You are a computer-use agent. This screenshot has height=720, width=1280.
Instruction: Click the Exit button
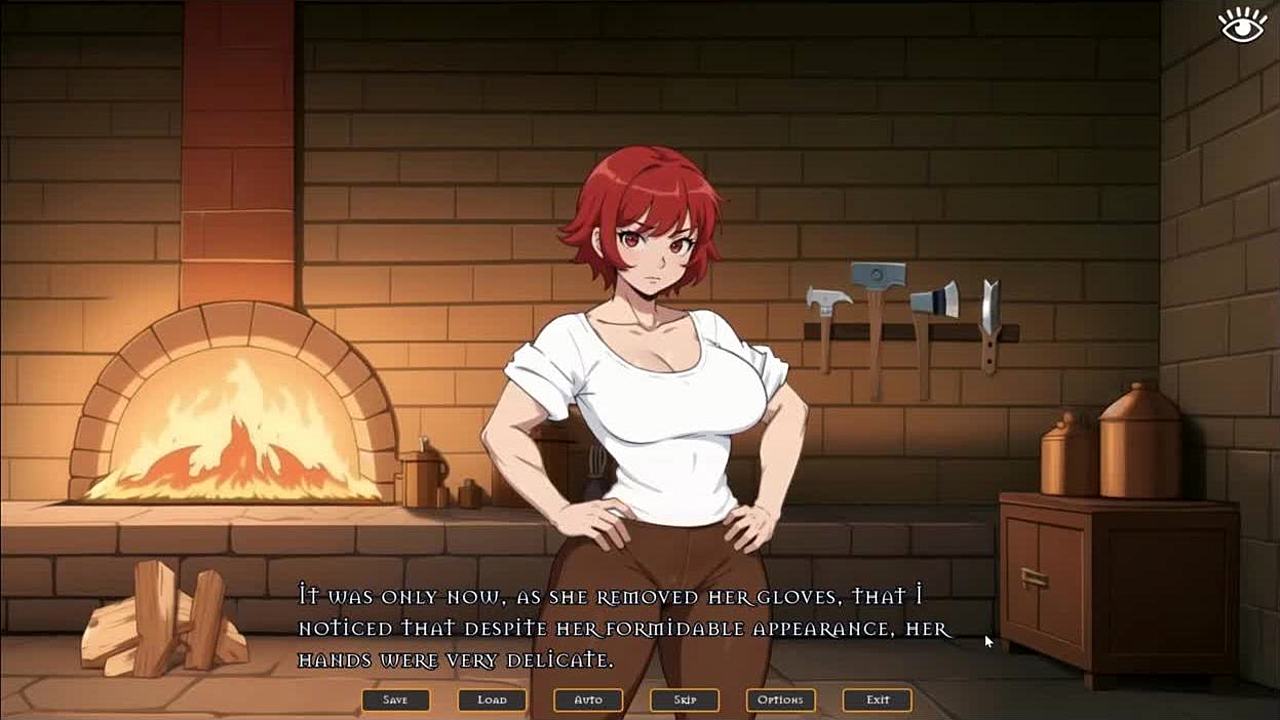coord(877,700)
